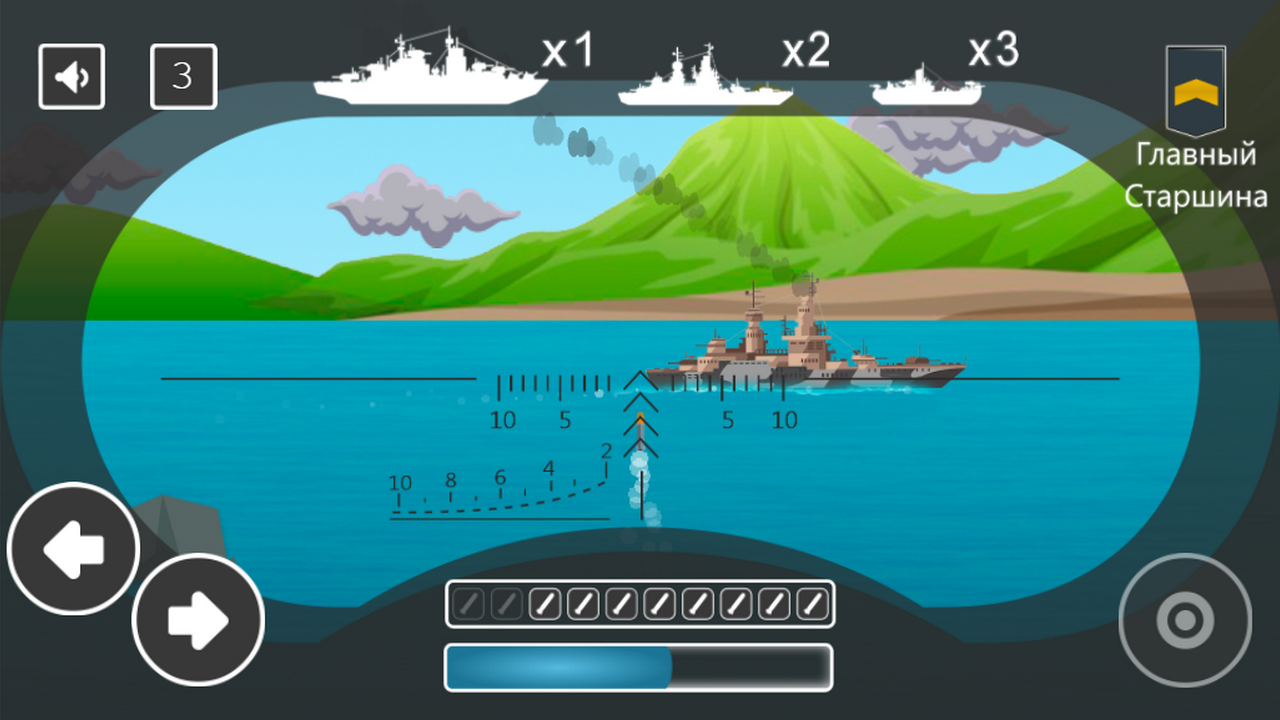Click the Главный Старшина rank label
Image resolution: width=1280 pixels, height=720 pixels.
coord(1197,177)
